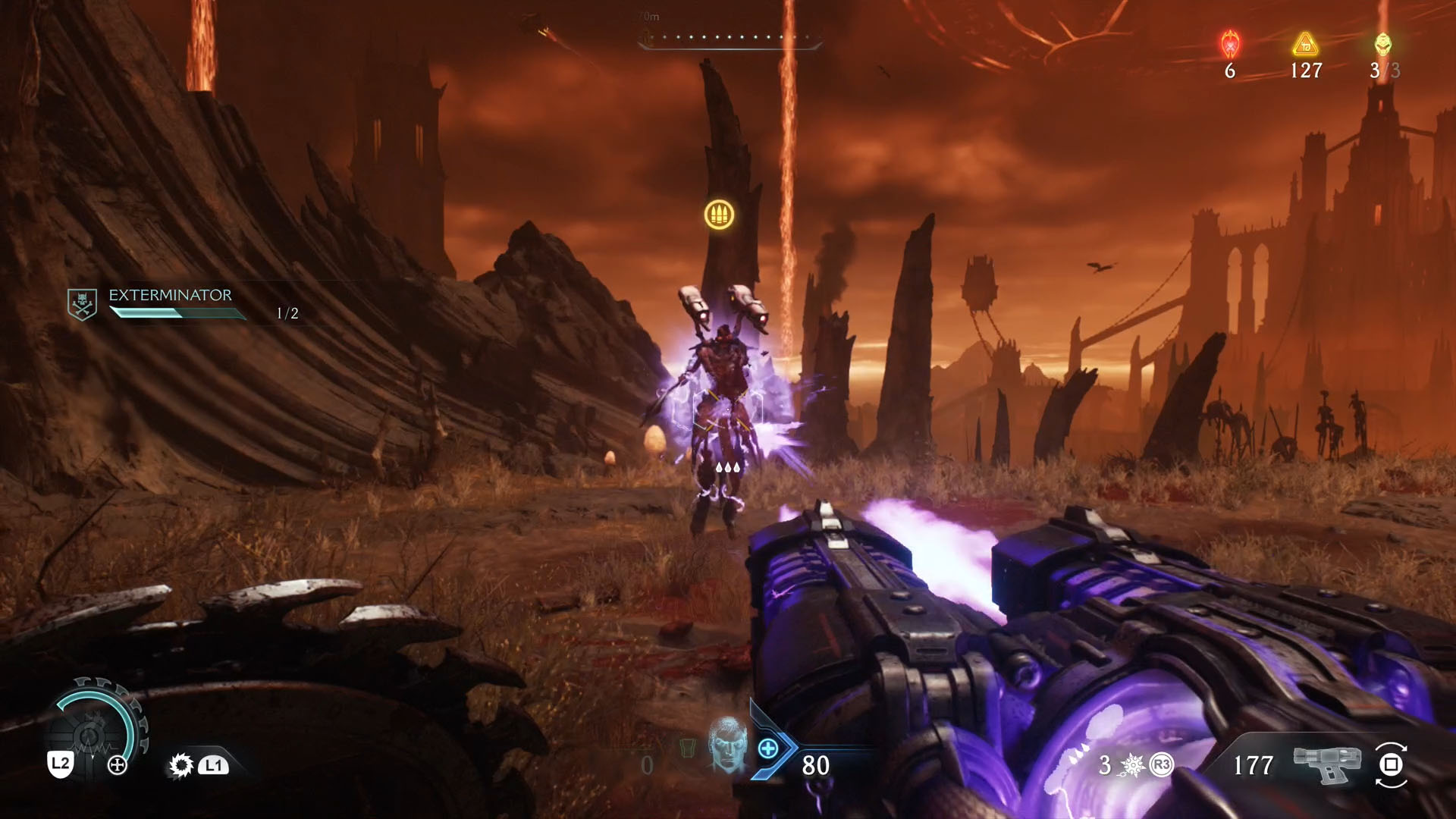Image resolution: width=1456 pixels, height=819 pixels.
Task: Expand the Exterminator objective banner
Action: coord(174,303)
